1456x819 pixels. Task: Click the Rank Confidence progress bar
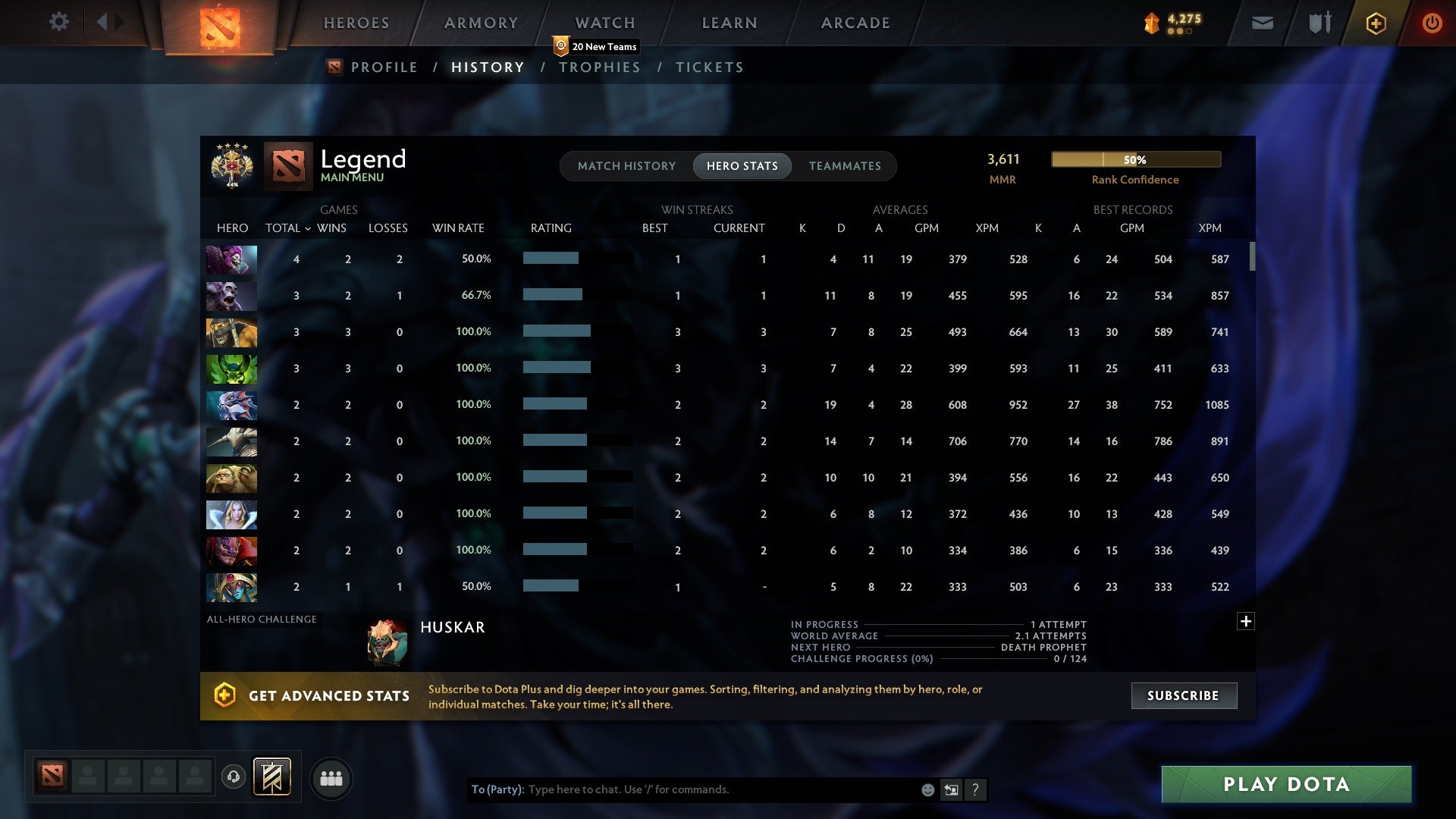click(1135, 159)
